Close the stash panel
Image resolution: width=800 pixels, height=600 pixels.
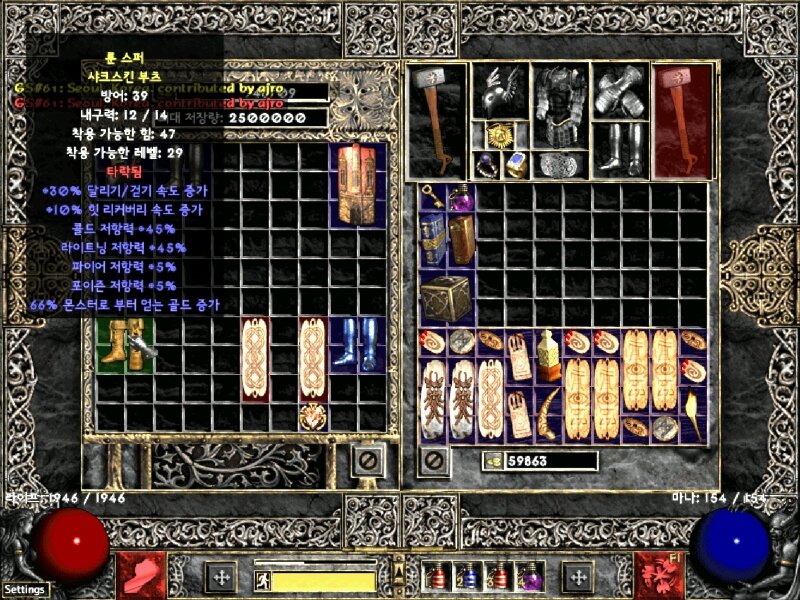(x=368, y=461)
